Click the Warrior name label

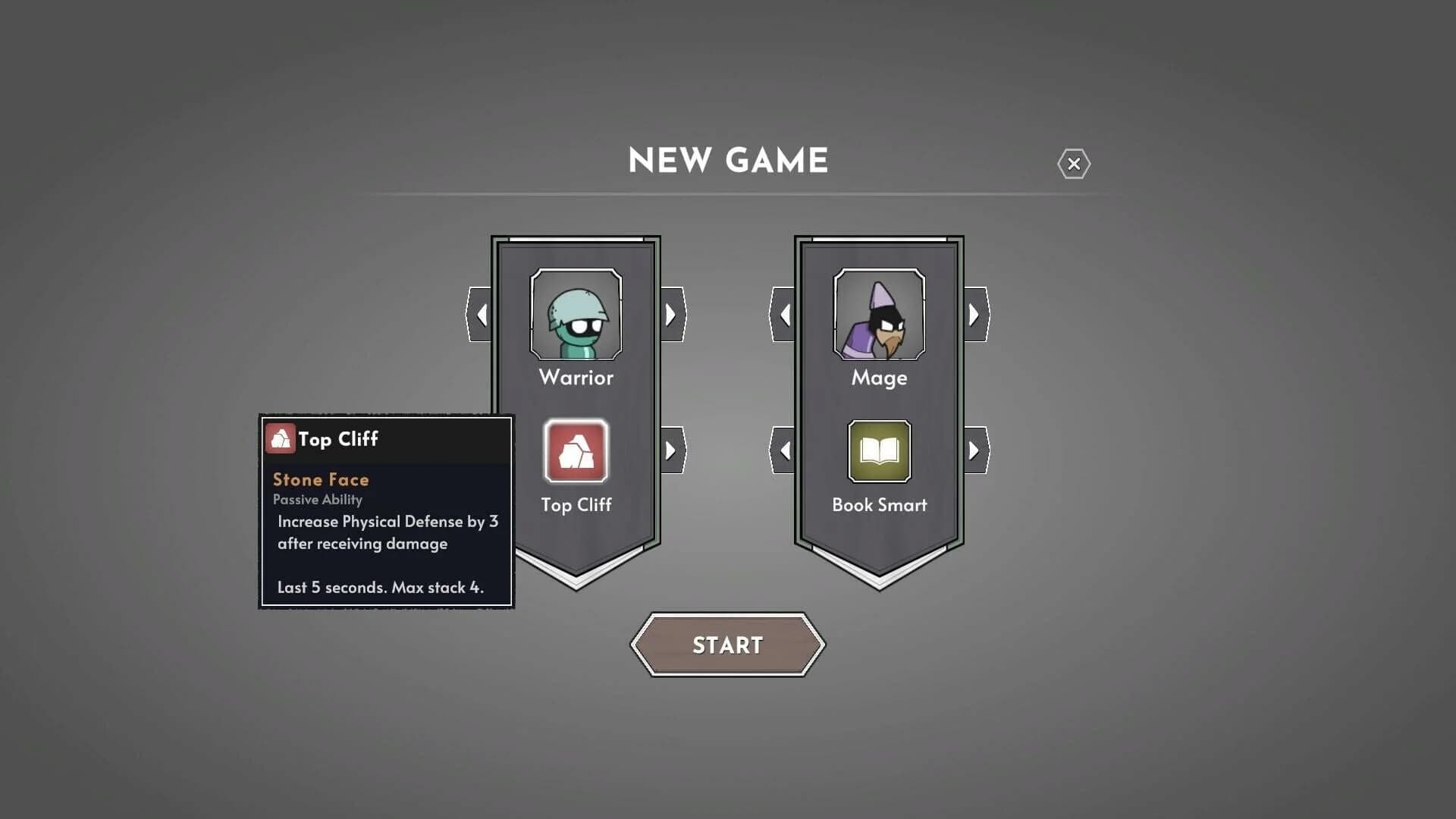(576, 378)
